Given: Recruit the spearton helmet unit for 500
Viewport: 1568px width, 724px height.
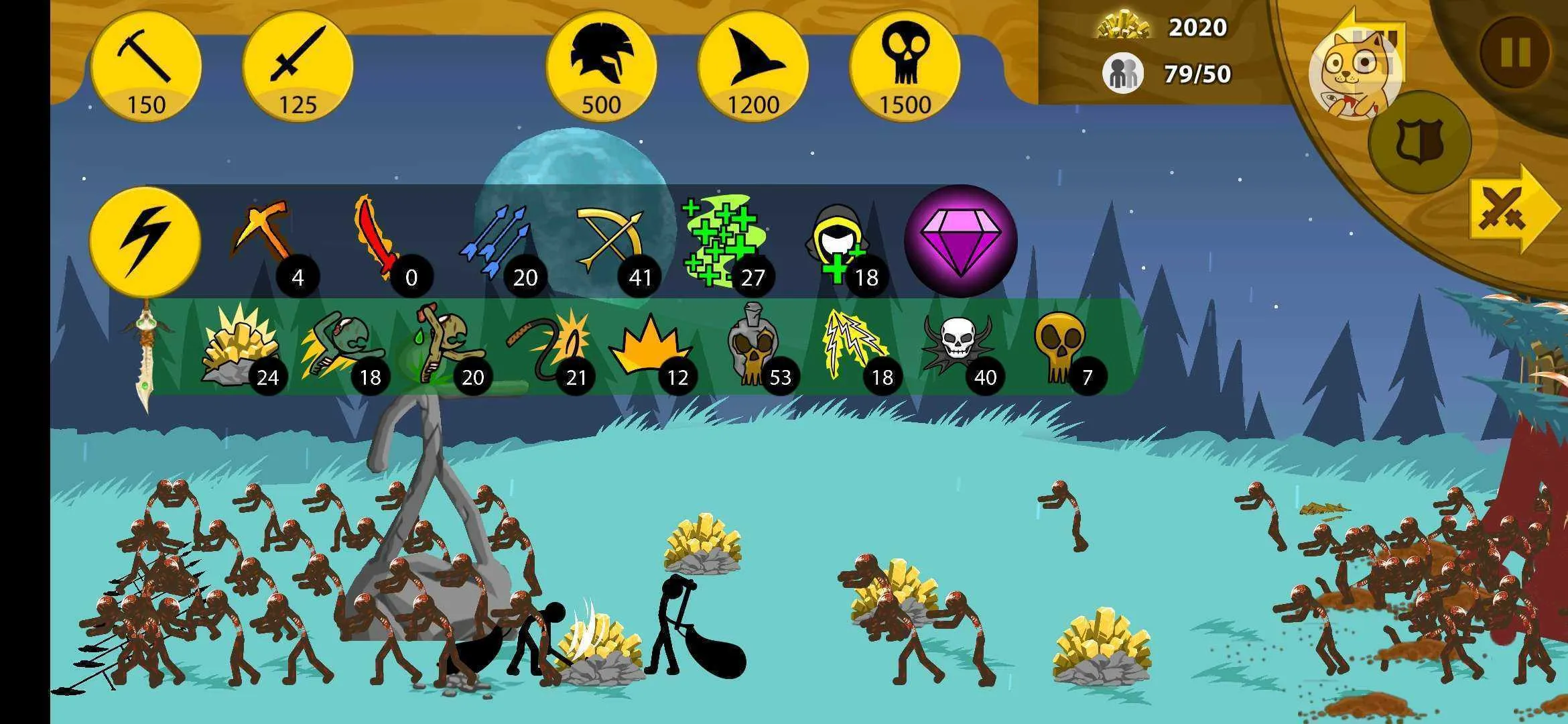Looking at the screenshot, I should coord(601,67).
